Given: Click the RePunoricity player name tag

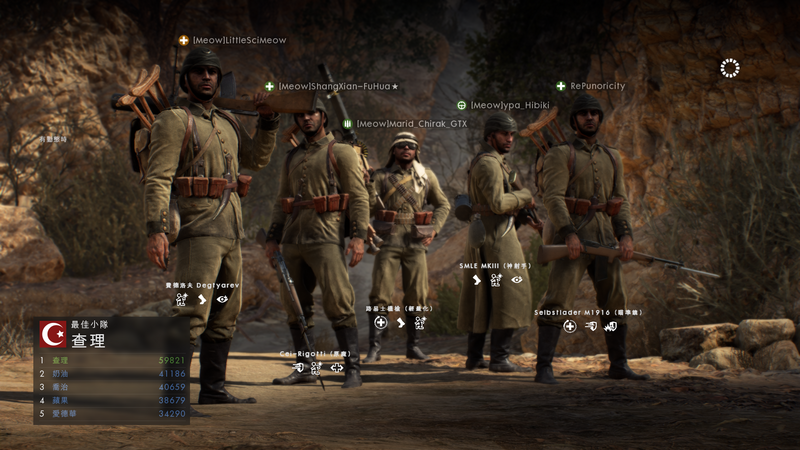Looking at the screenshot, I should (x=597, y=87).
